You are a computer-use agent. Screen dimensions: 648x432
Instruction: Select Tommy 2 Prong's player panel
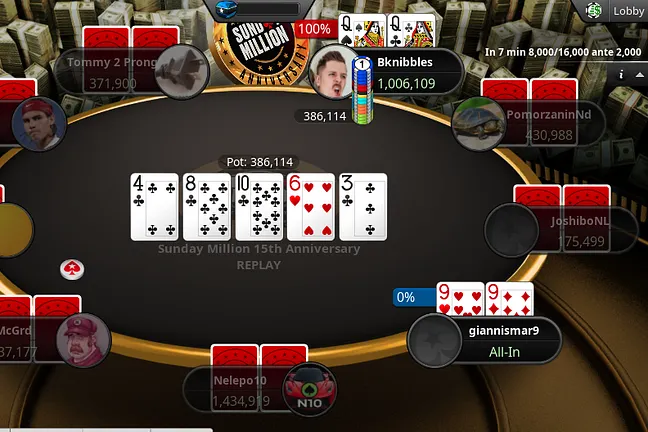110,71
